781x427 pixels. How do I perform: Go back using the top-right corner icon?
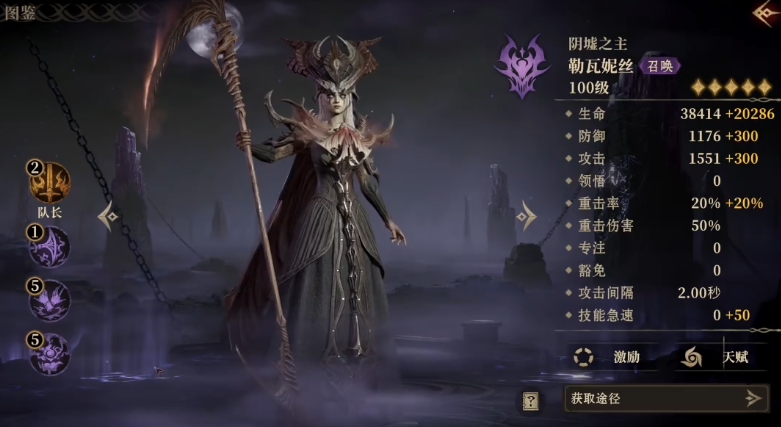pos(766,13)
